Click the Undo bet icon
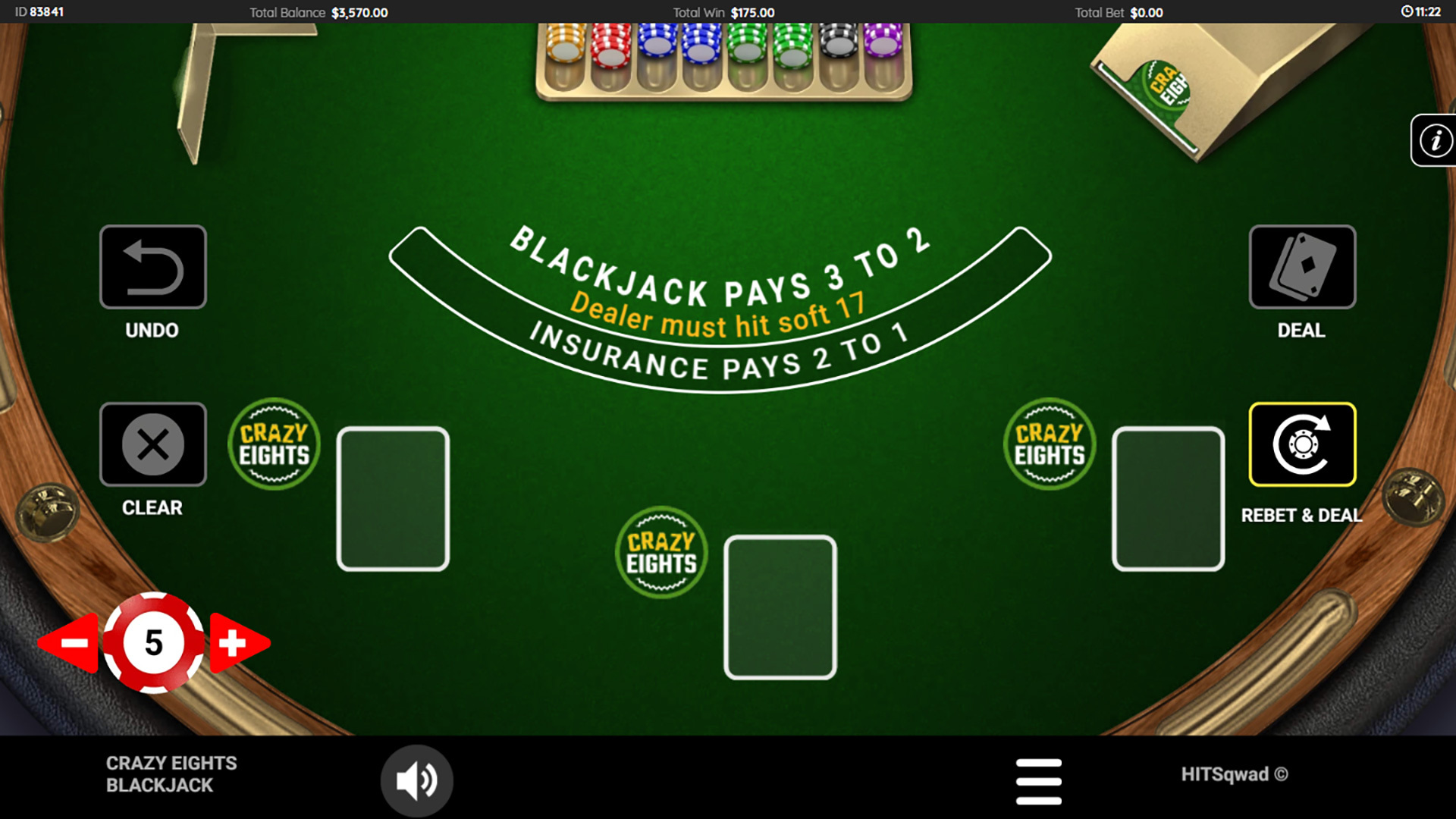The width and height of the screenshot is (1456, 819). coord(152,267)
